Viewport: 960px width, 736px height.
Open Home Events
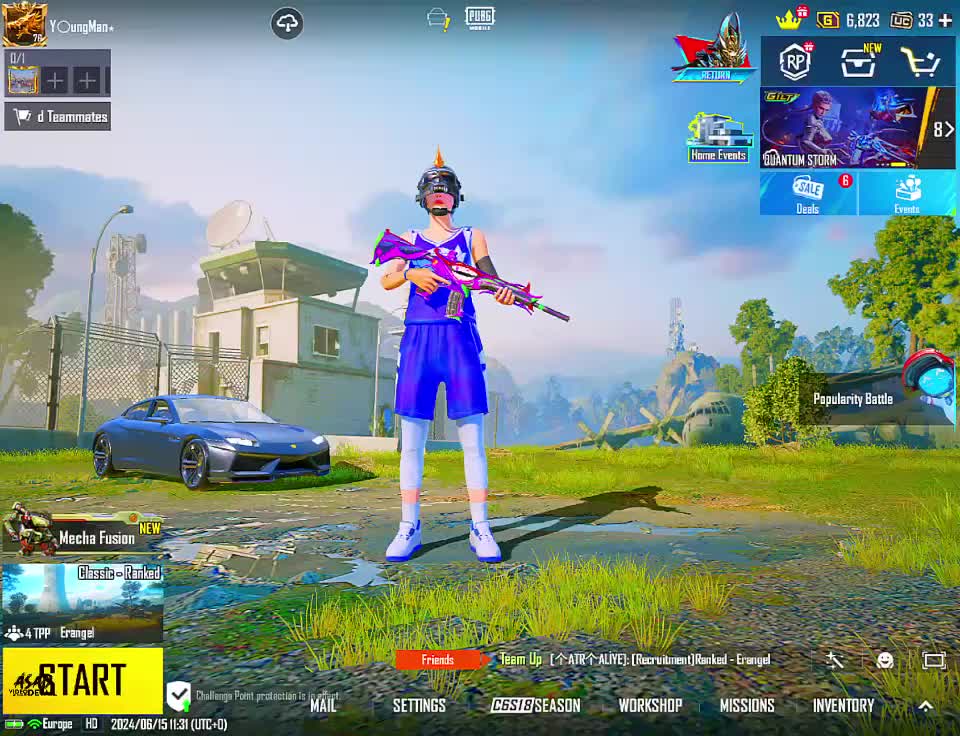tap(718, 138)
